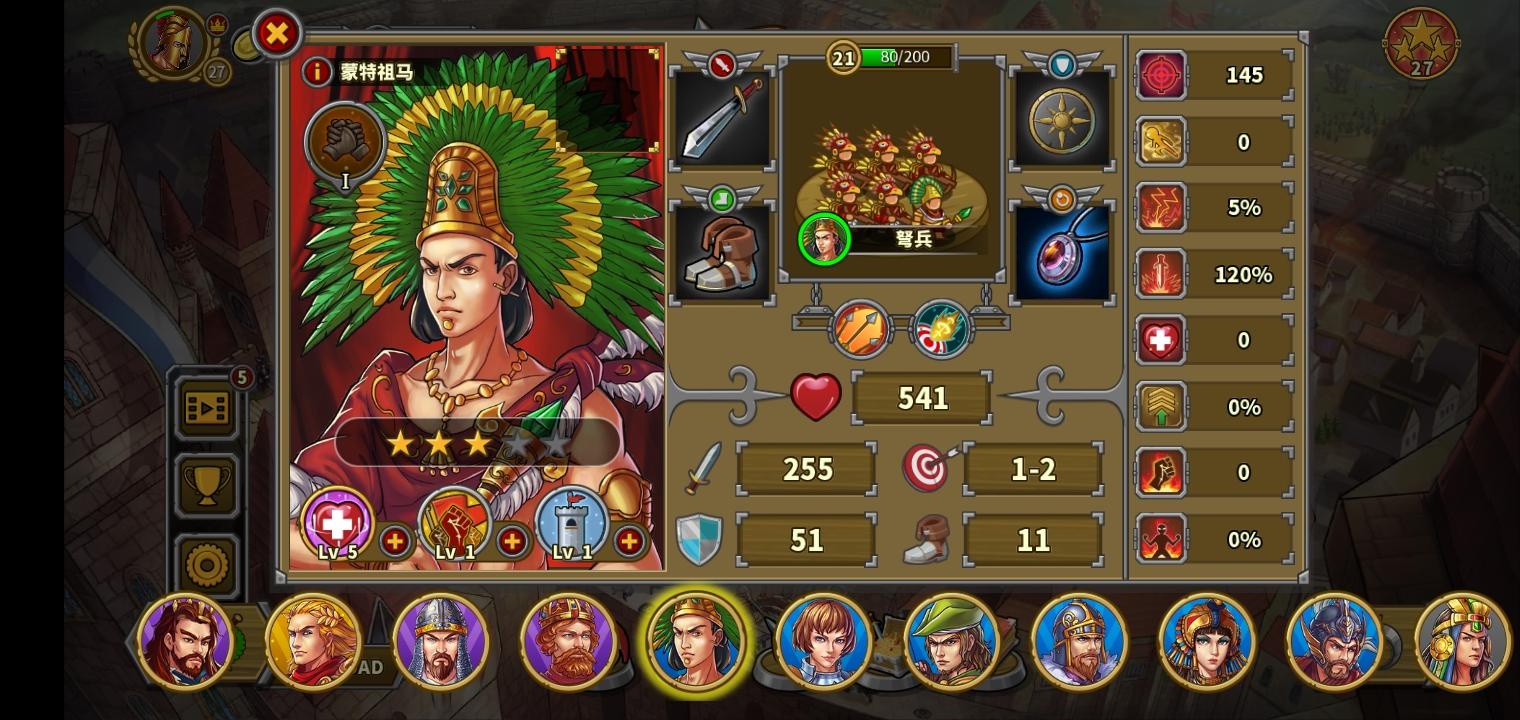Viewport: 1520px width, 720px height.
Task: Inspect the golden sun shield equipment slot
Action: point(1062,118)
